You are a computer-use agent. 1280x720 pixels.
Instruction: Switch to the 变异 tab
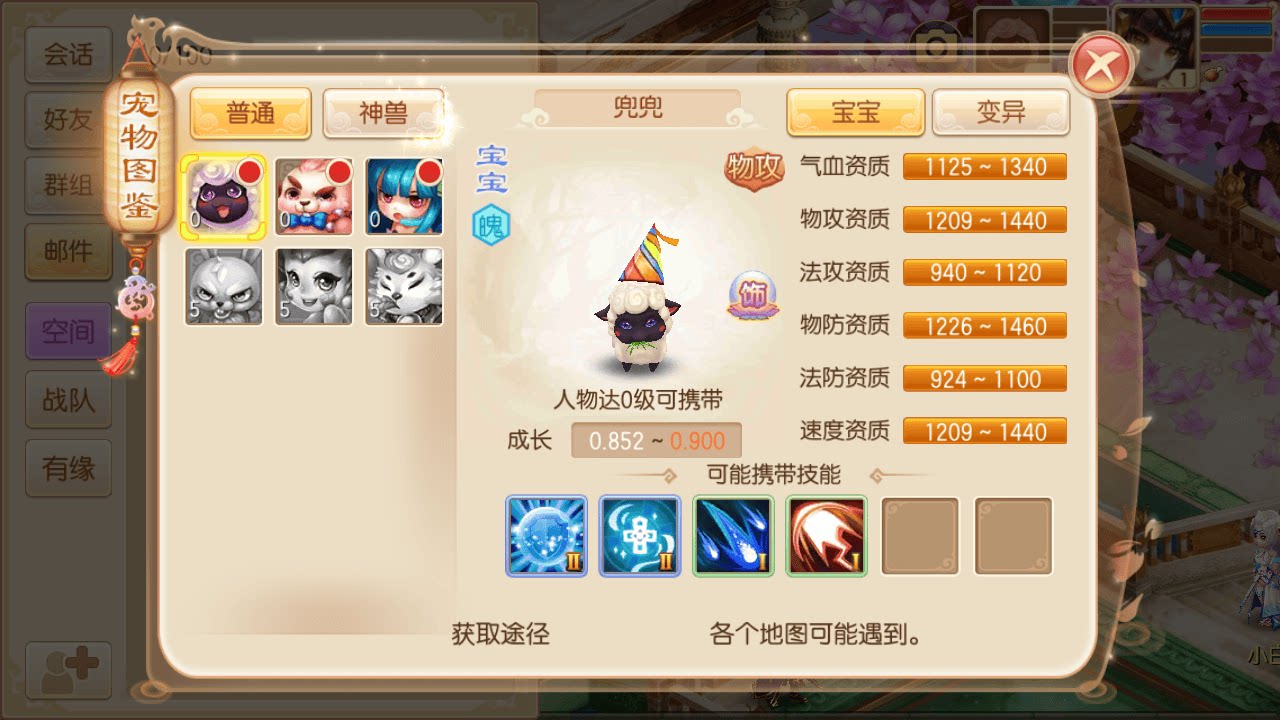pyautogui.click(x=1000, y=113)
